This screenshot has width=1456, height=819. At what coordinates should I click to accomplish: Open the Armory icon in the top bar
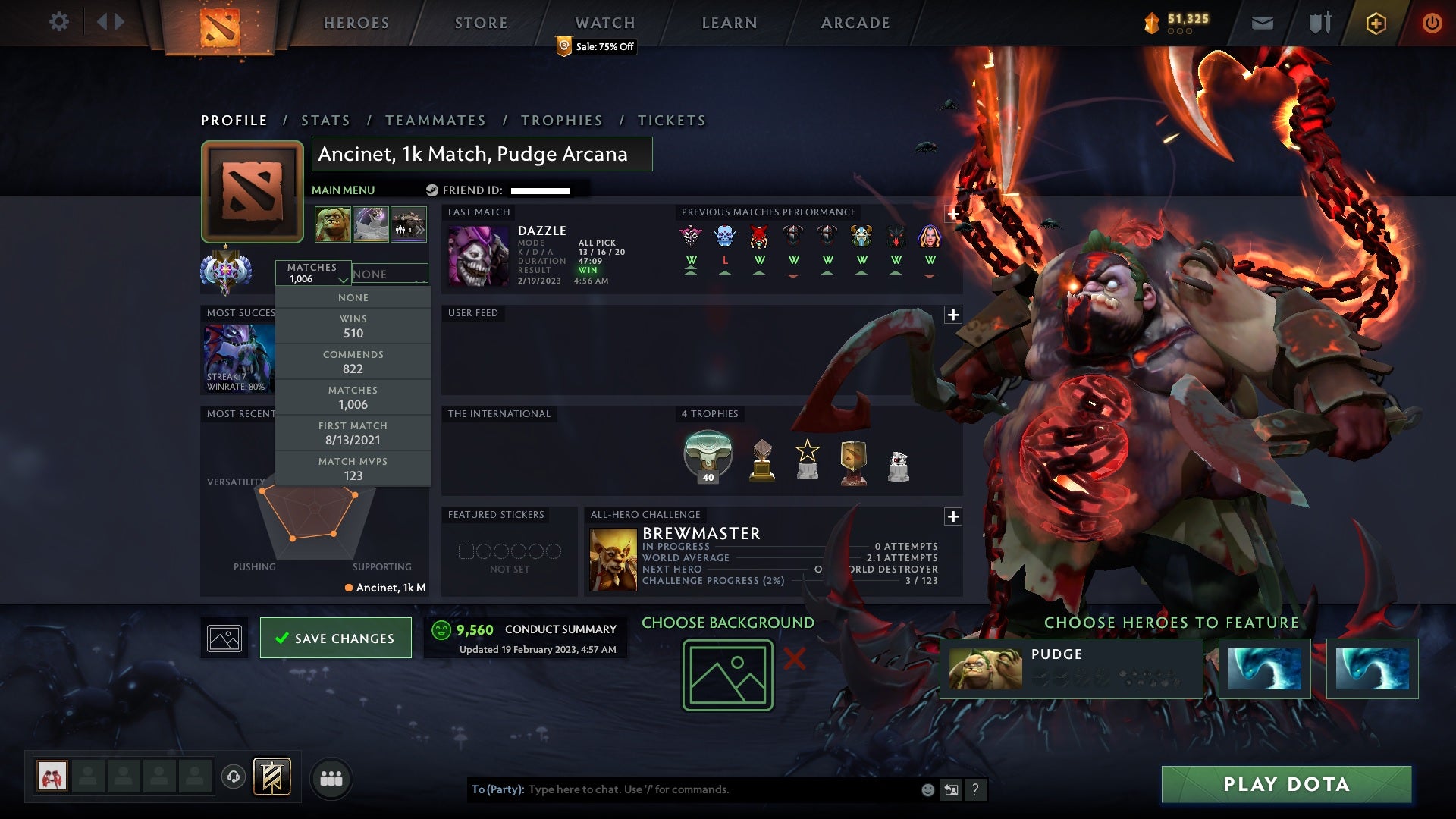pos(1319,22)
